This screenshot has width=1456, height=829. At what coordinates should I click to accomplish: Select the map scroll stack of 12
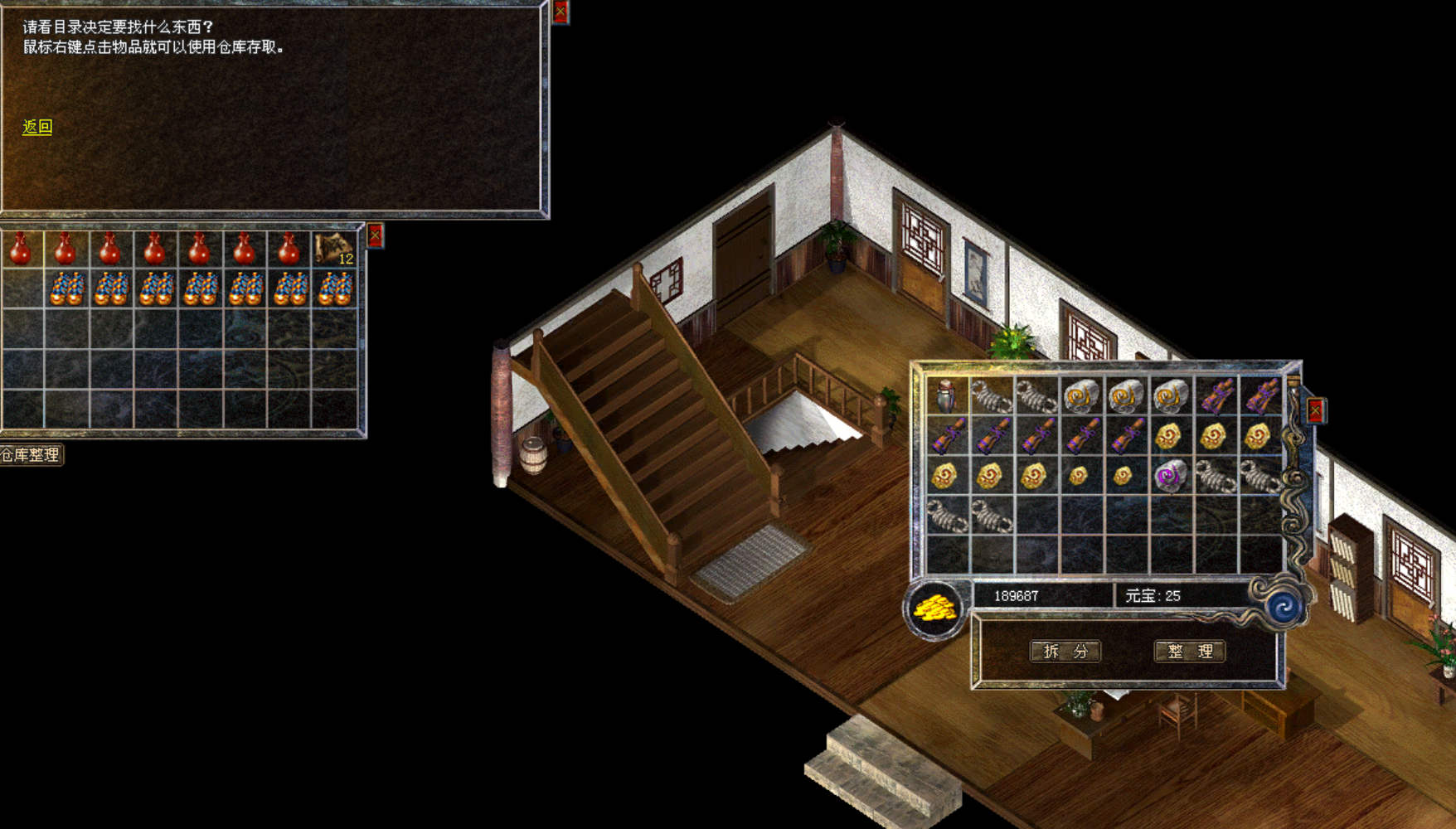pyautogui.click(x=334, y=248)
